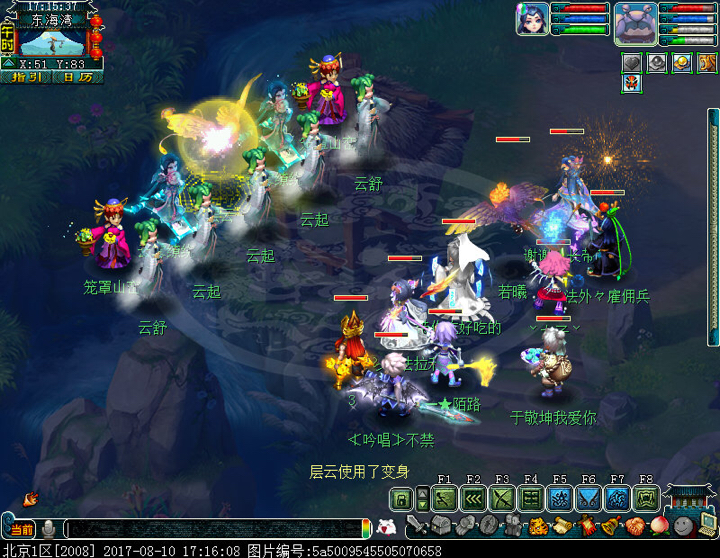Use the F3 bow skill

click(502, 497)
